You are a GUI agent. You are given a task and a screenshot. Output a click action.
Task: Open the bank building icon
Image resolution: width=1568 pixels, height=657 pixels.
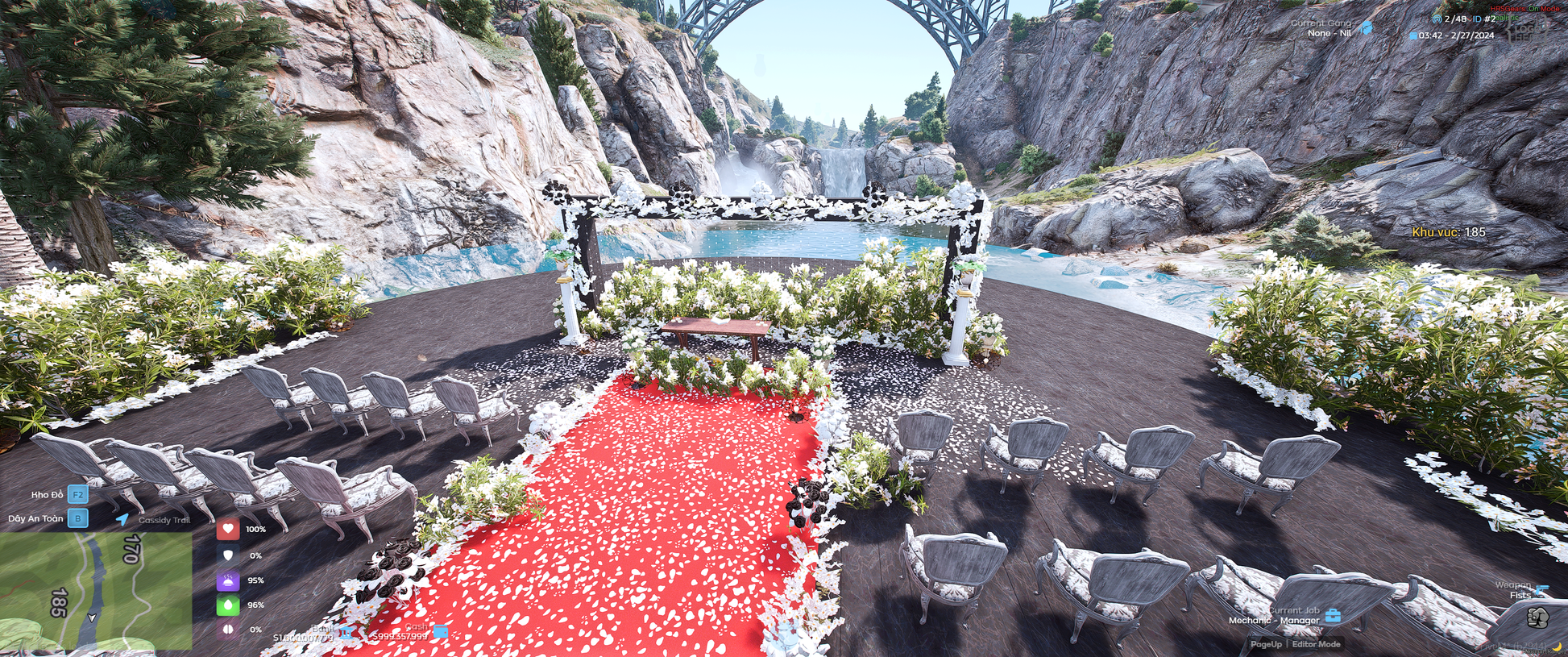[x=346, y=632]
